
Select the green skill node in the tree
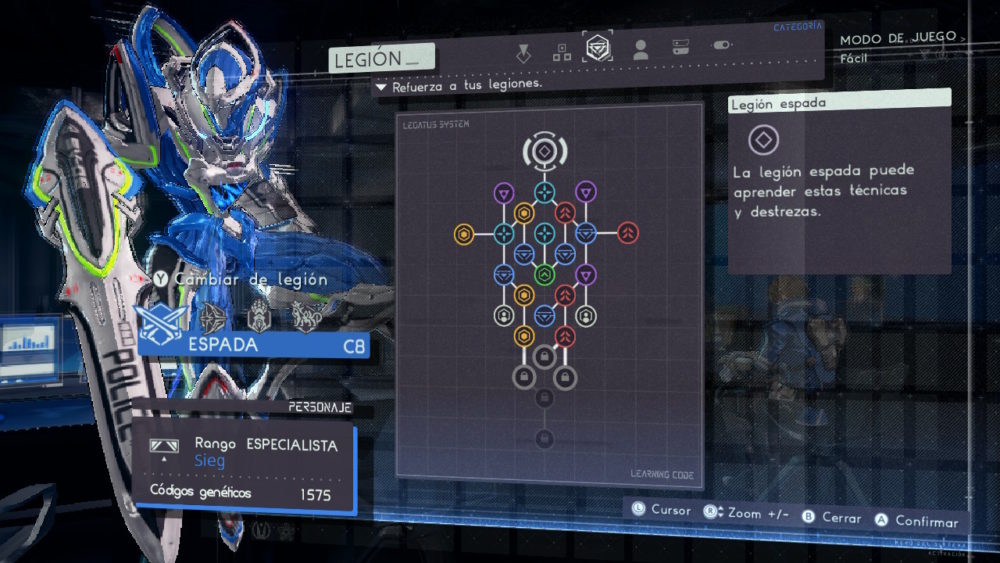(544, 275)
